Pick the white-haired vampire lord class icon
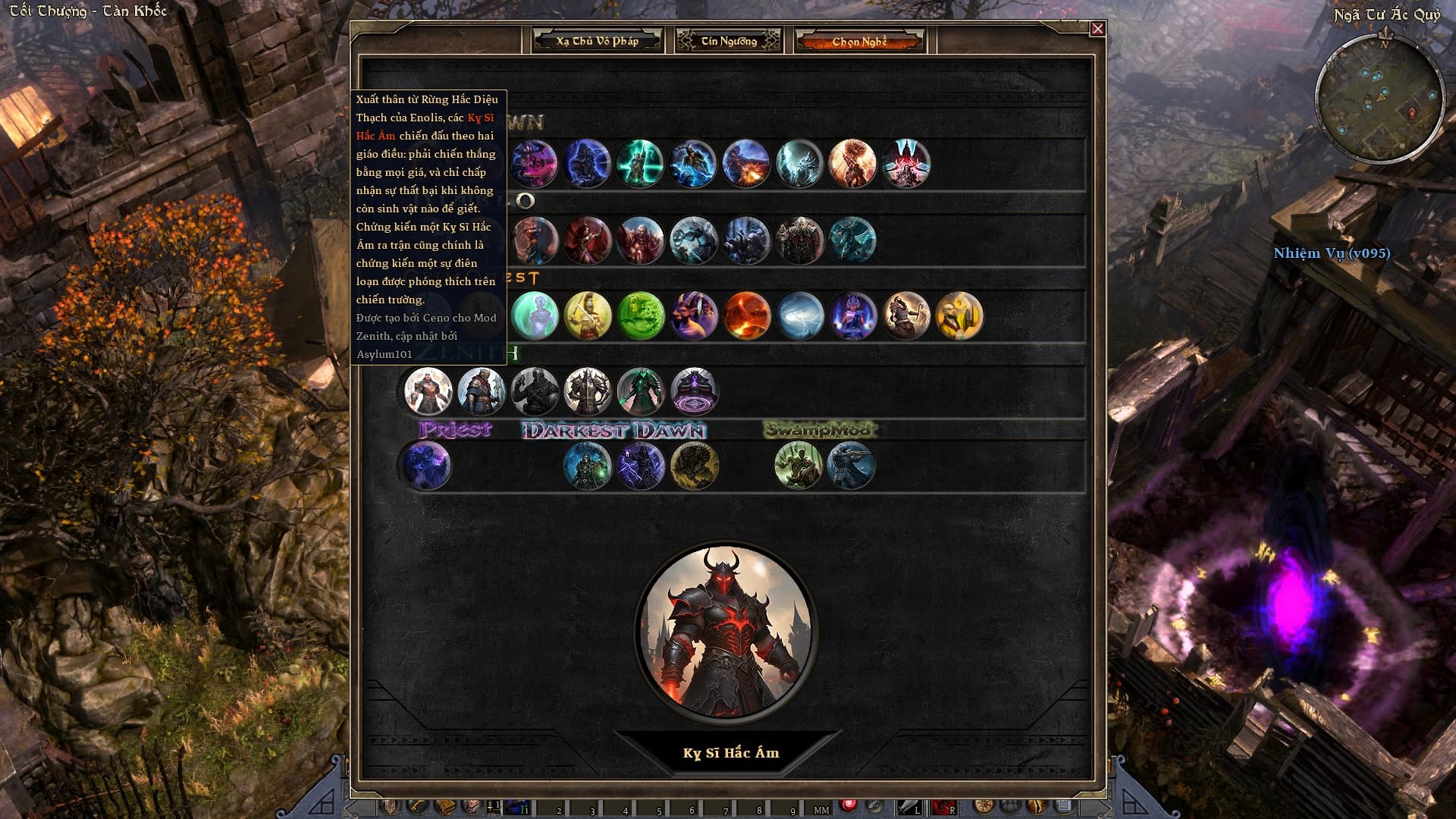1456x819 pixels. pos(799,241)
